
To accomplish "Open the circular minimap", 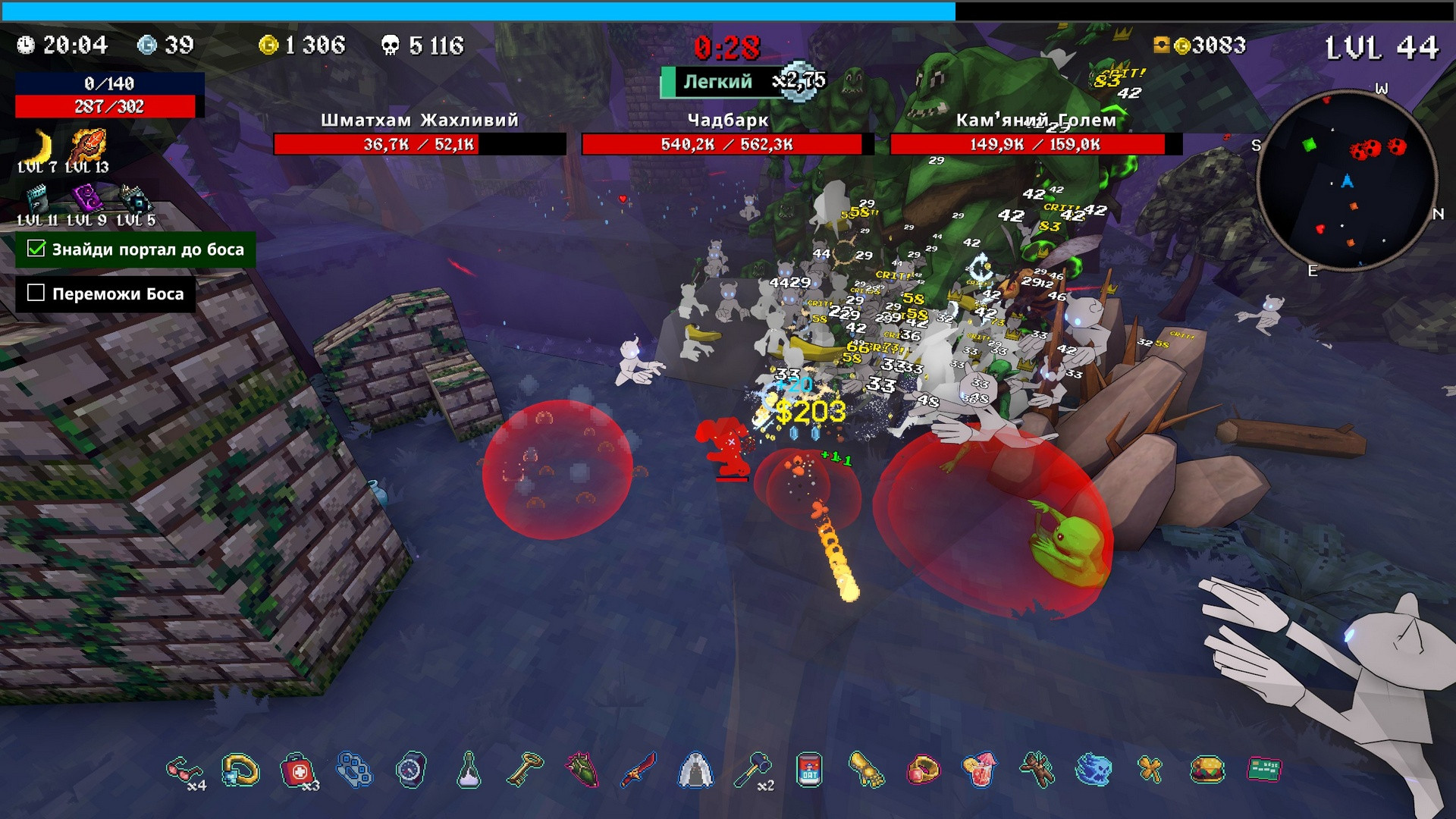I will (x=1346, y=180).
